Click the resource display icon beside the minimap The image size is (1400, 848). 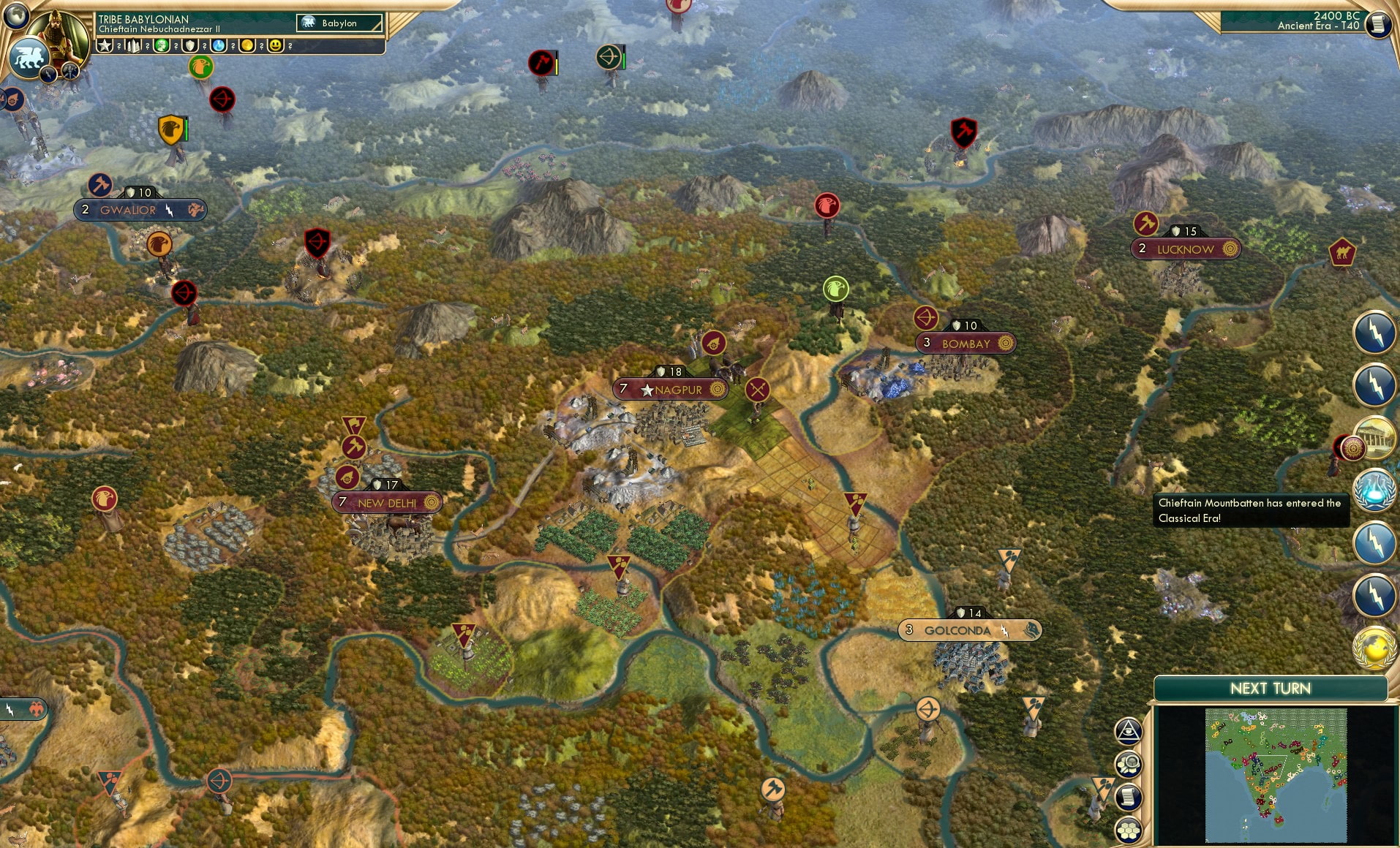click(x=1127, y=763)
